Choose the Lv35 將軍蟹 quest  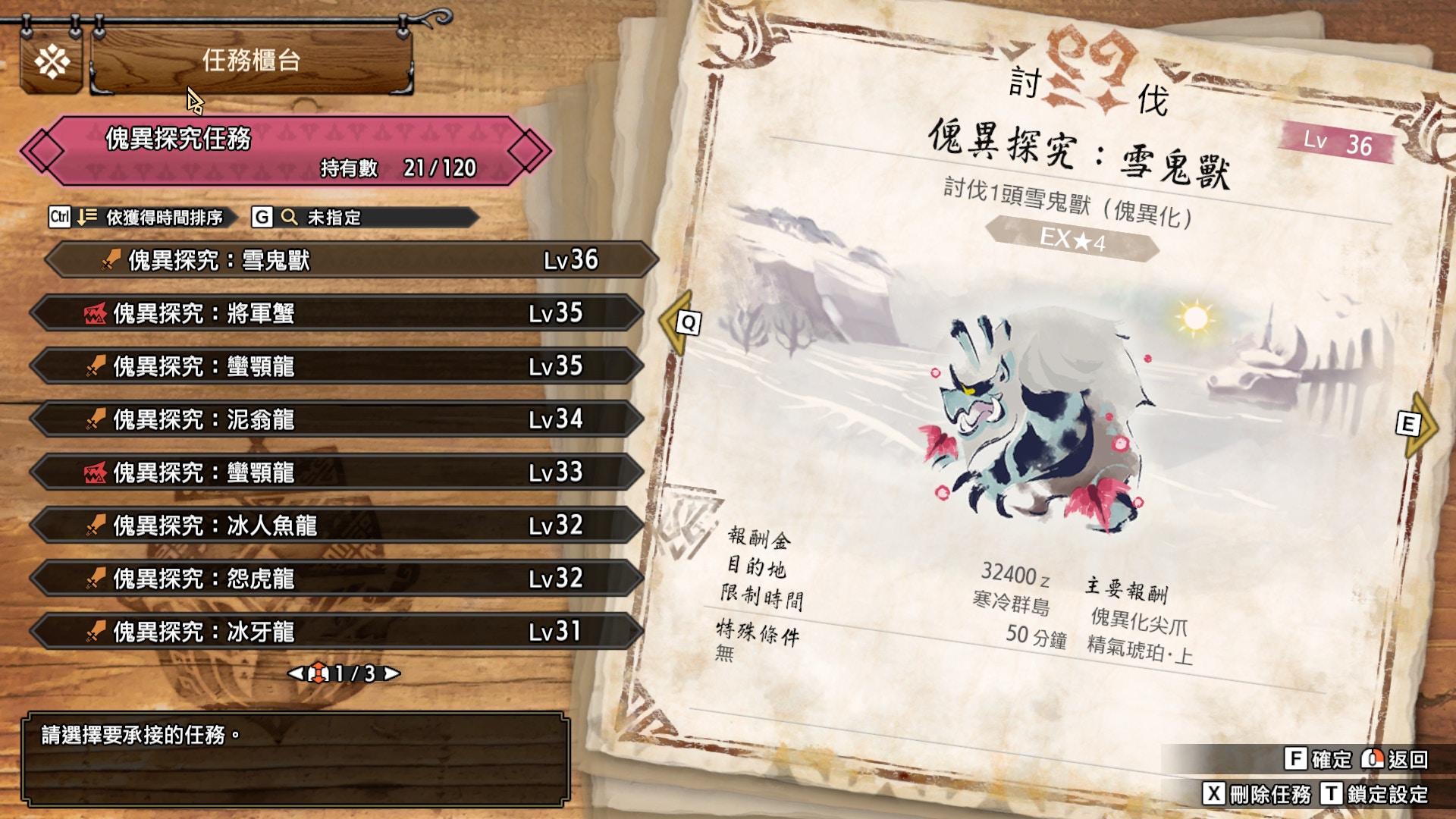(337, 313)
